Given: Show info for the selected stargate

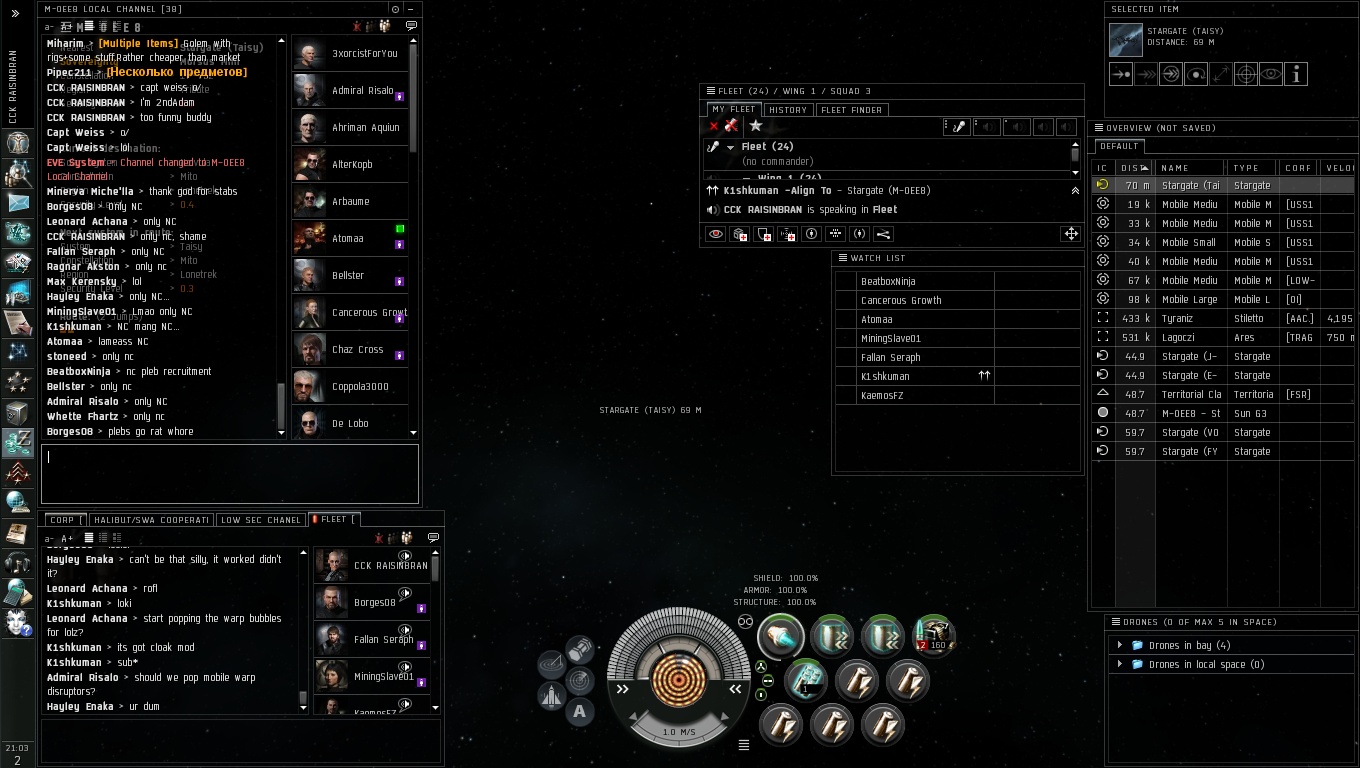Looking at the screenshot, I should [1296, 74].
